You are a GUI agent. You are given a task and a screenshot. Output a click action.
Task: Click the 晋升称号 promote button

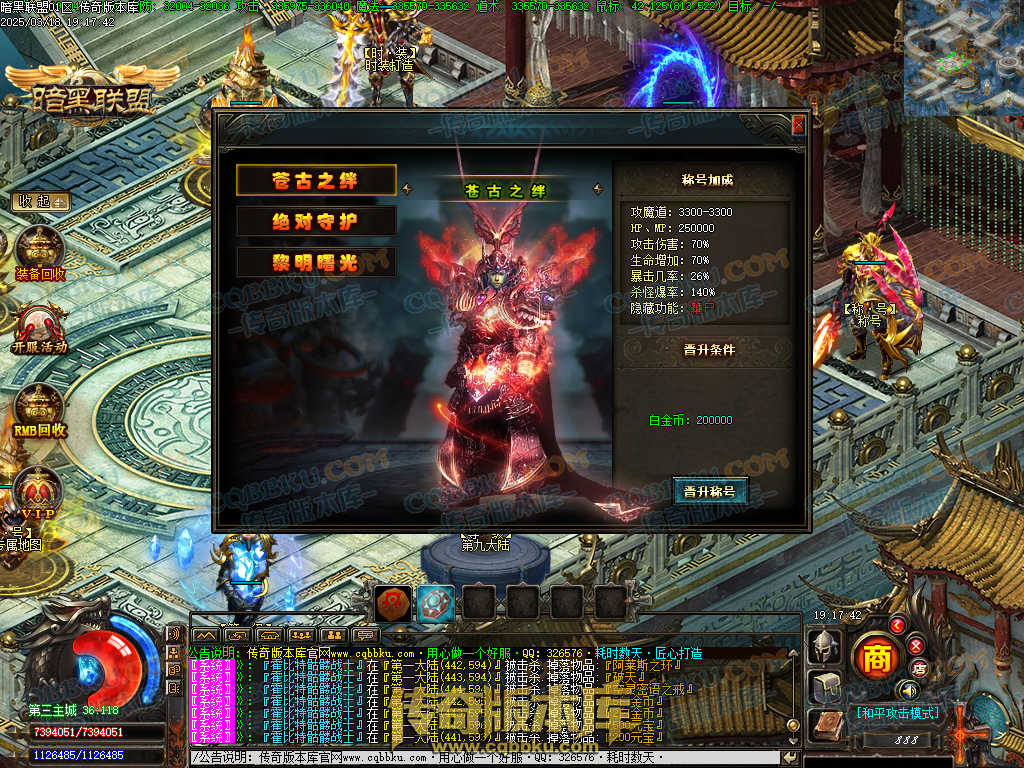(709, 491)
